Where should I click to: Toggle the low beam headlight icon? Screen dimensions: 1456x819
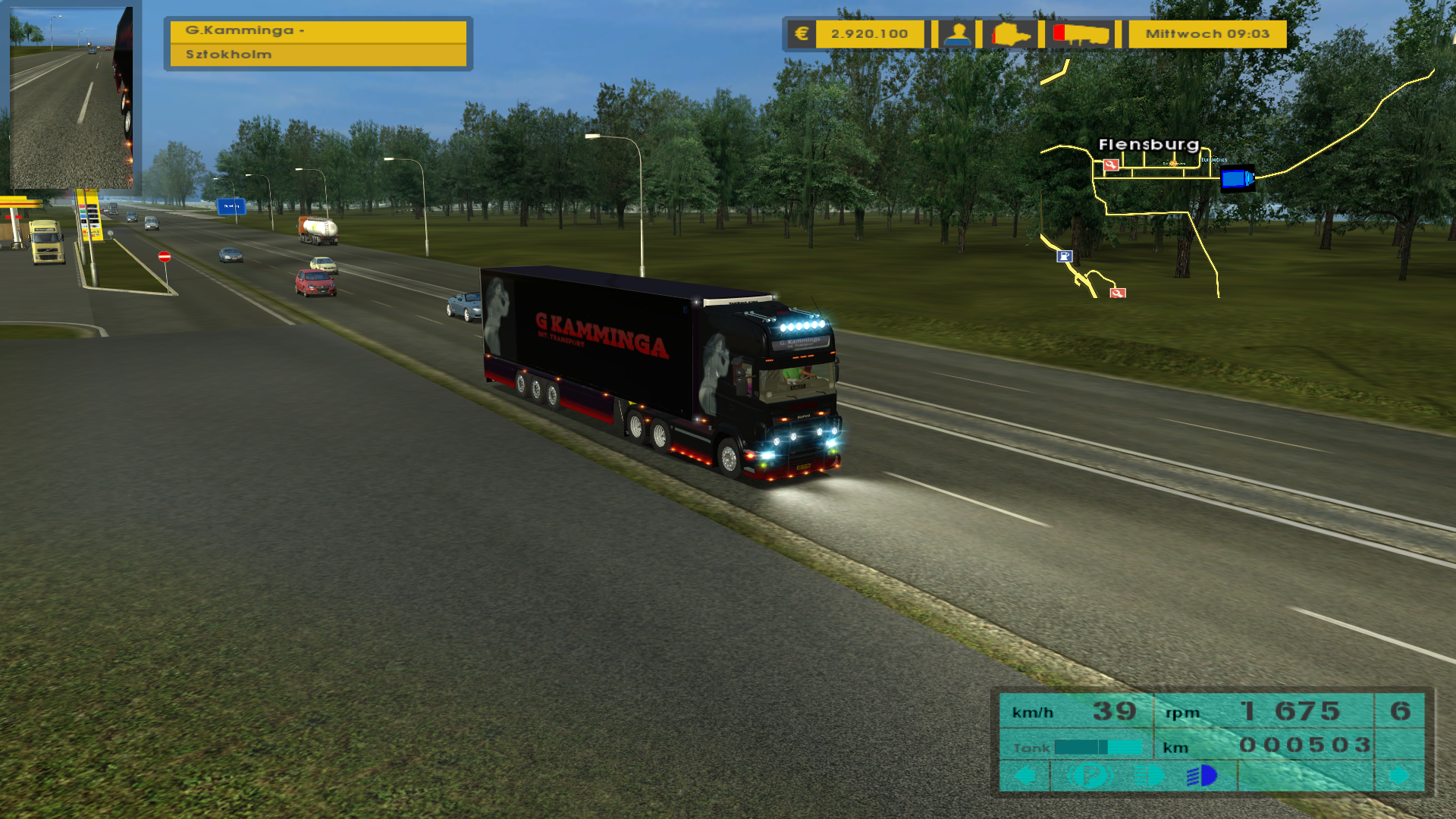coord(1149,775)
